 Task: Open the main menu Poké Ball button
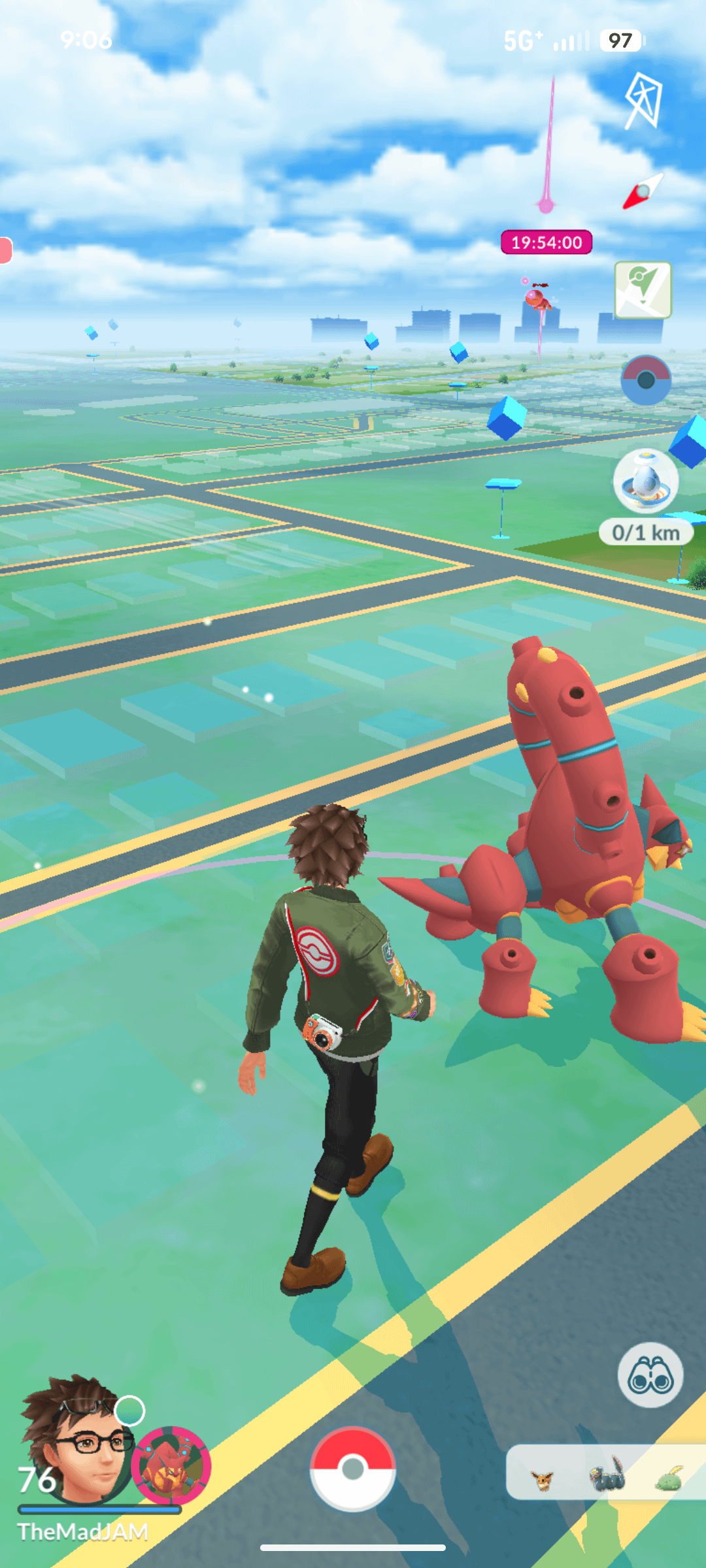coord(352,1468)
